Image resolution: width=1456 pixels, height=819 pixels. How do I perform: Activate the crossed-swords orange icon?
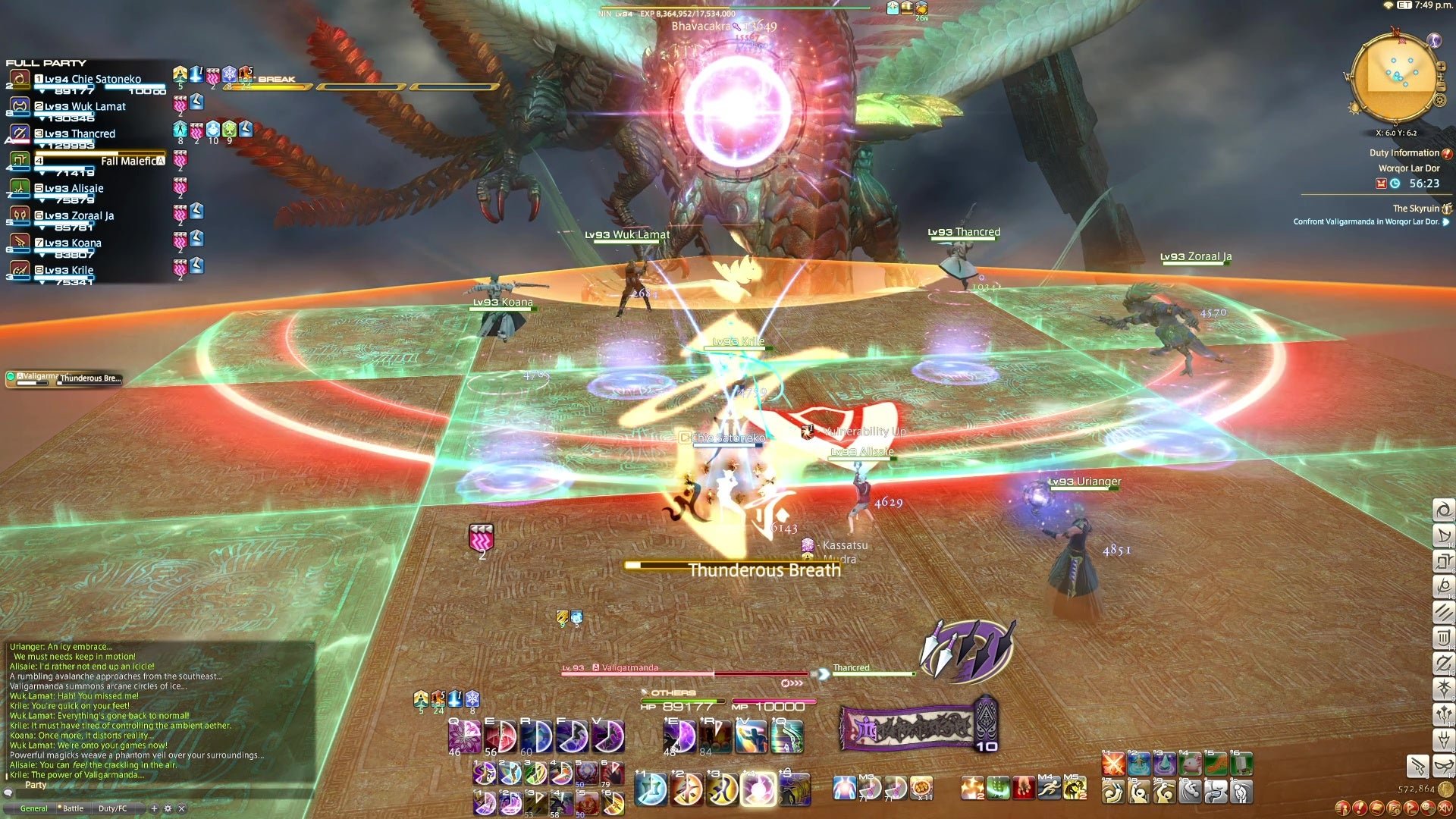click(x=1112, y=764)
